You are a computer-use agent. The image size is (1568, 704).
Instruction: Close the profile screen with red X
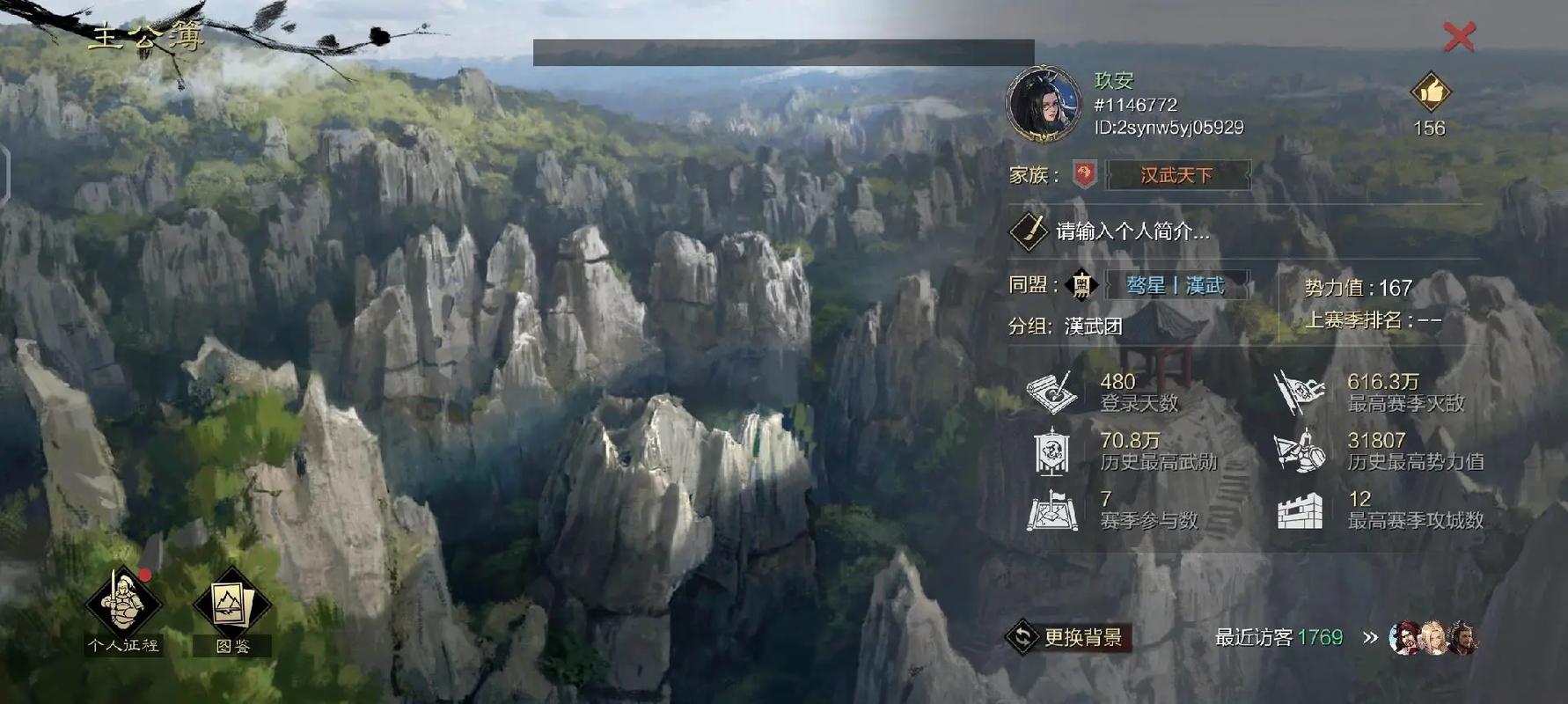(x=1459, y=37)
